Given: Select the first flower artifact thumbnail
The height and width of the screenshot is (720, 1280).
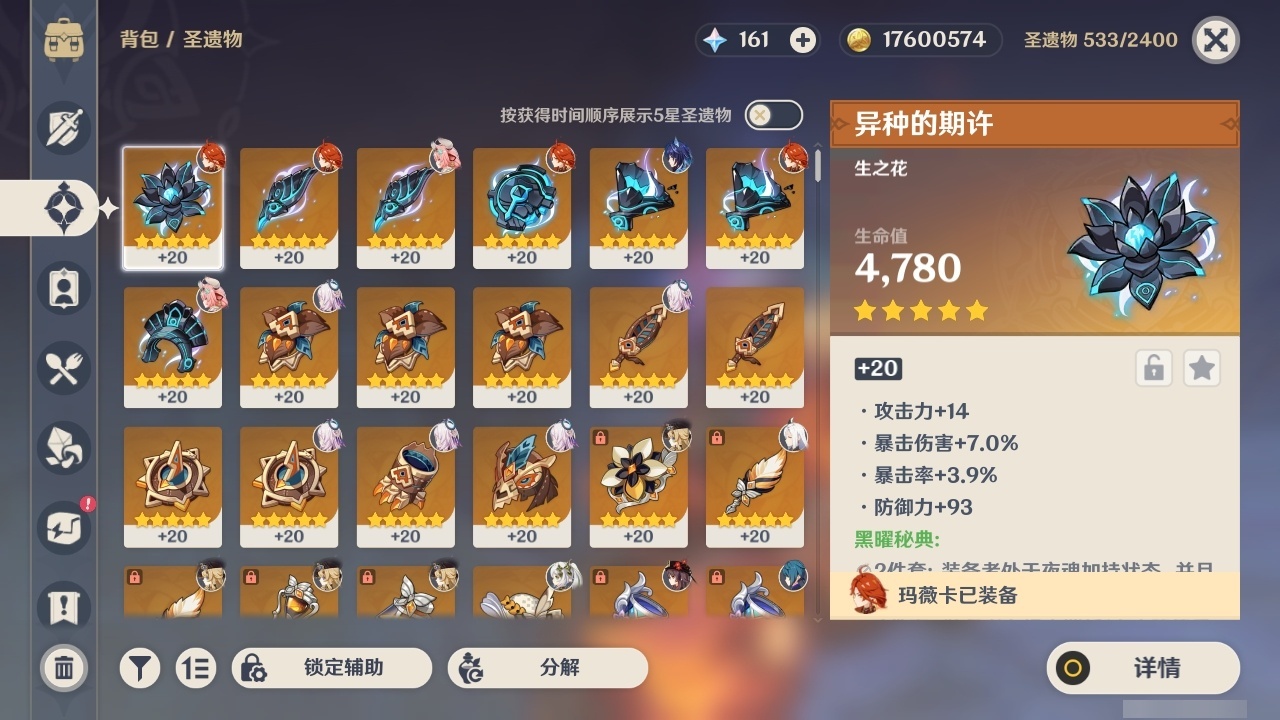Looking at the screenshot, I should coord(172,205).
